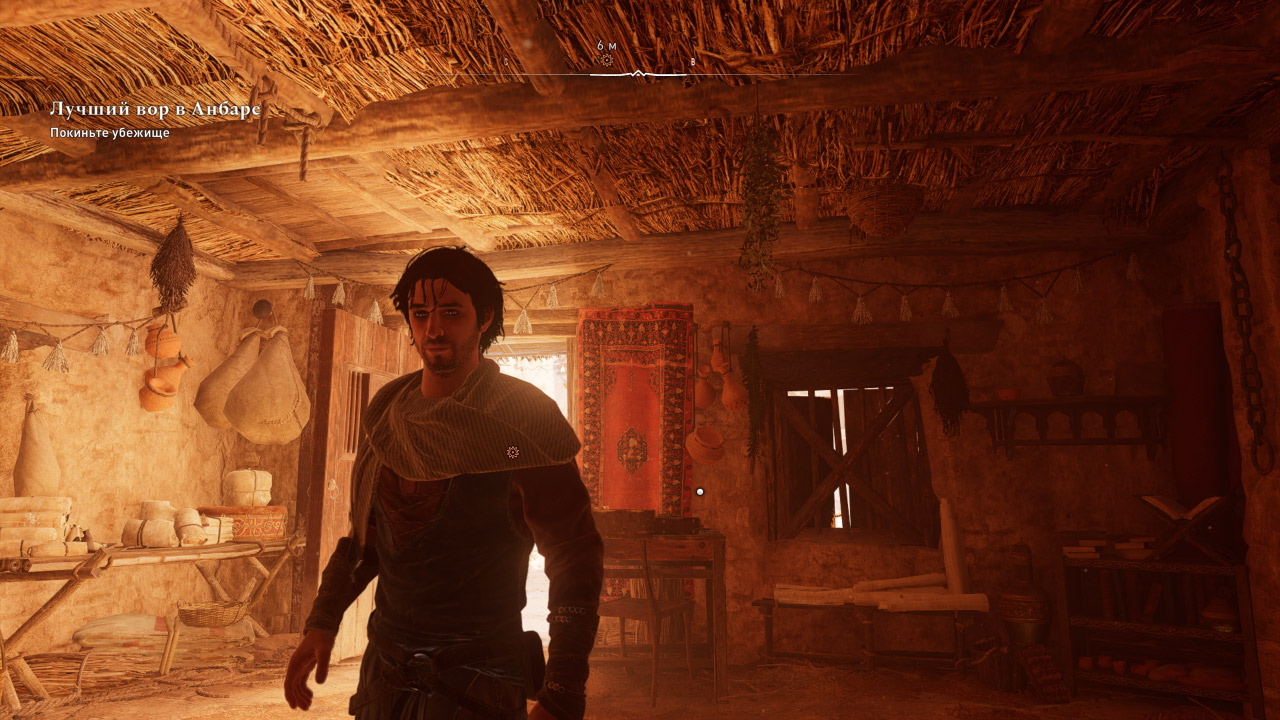Click the red objective waypoint marker mid-screen
This screenshot has width=1280, height=720.
pyautogui.click(x=513, y=453)
